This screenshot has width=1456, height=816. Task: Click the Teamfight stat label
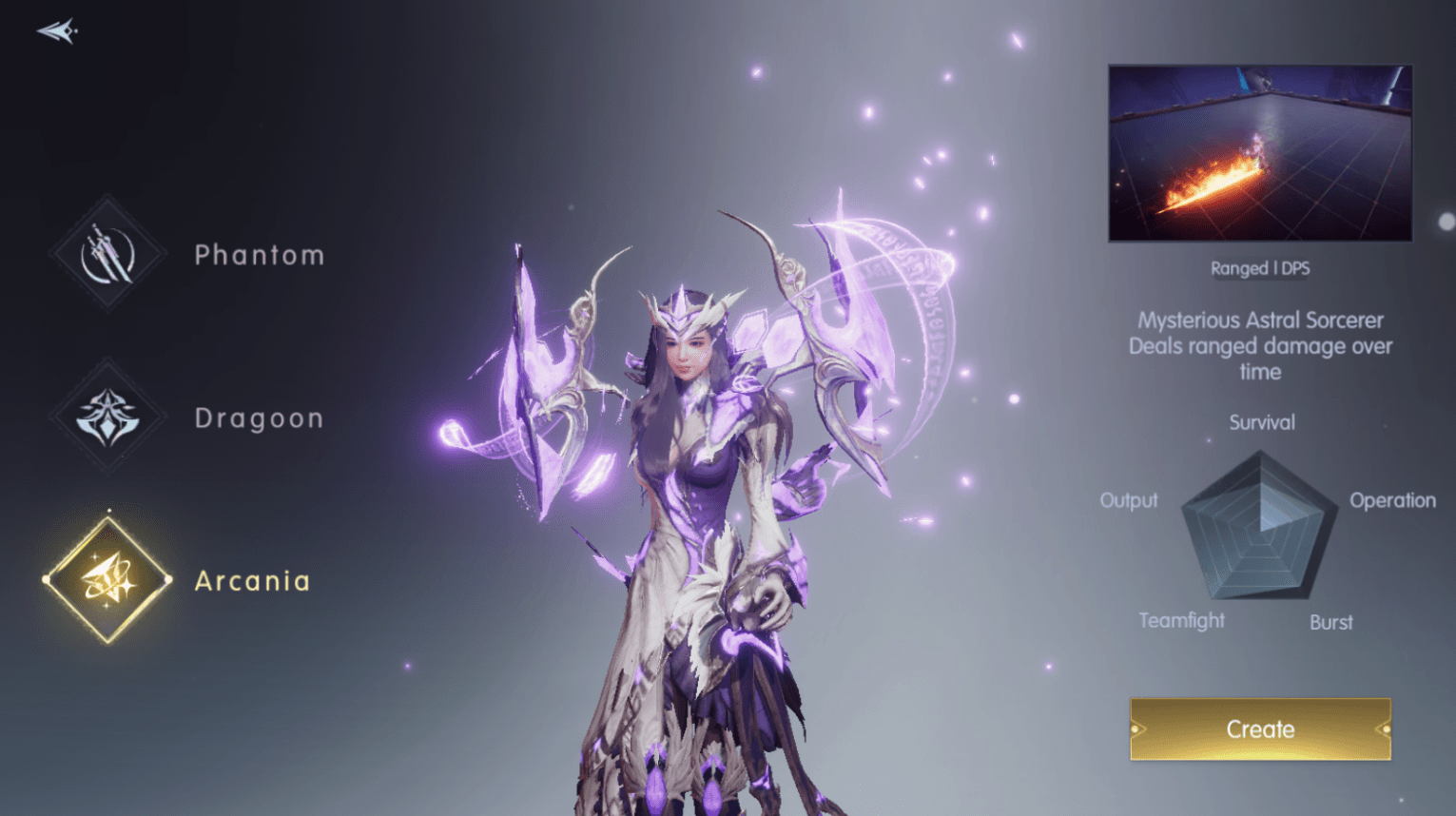[1181, 621]
